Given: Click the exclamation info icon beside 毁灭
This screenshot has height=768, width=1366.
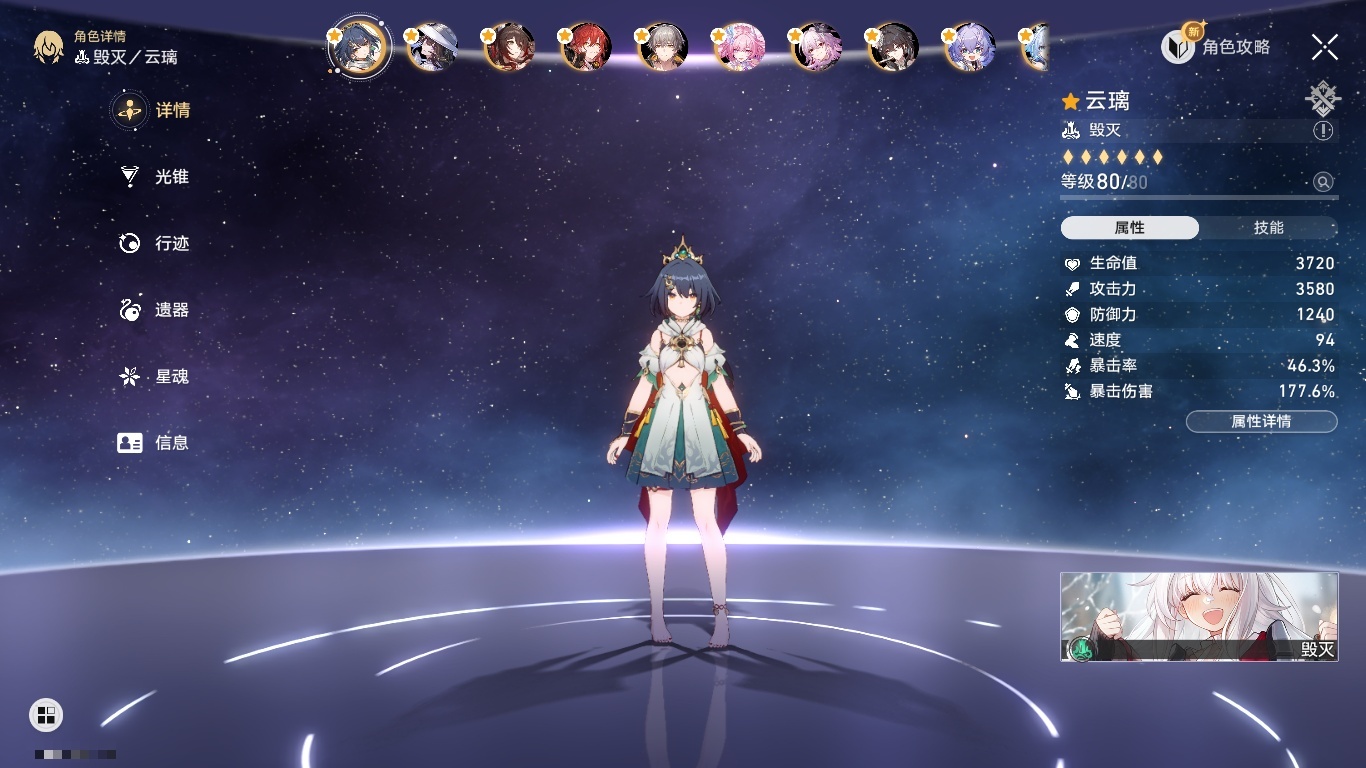Looking at the screenshot, I should (x=1323, y=131).
